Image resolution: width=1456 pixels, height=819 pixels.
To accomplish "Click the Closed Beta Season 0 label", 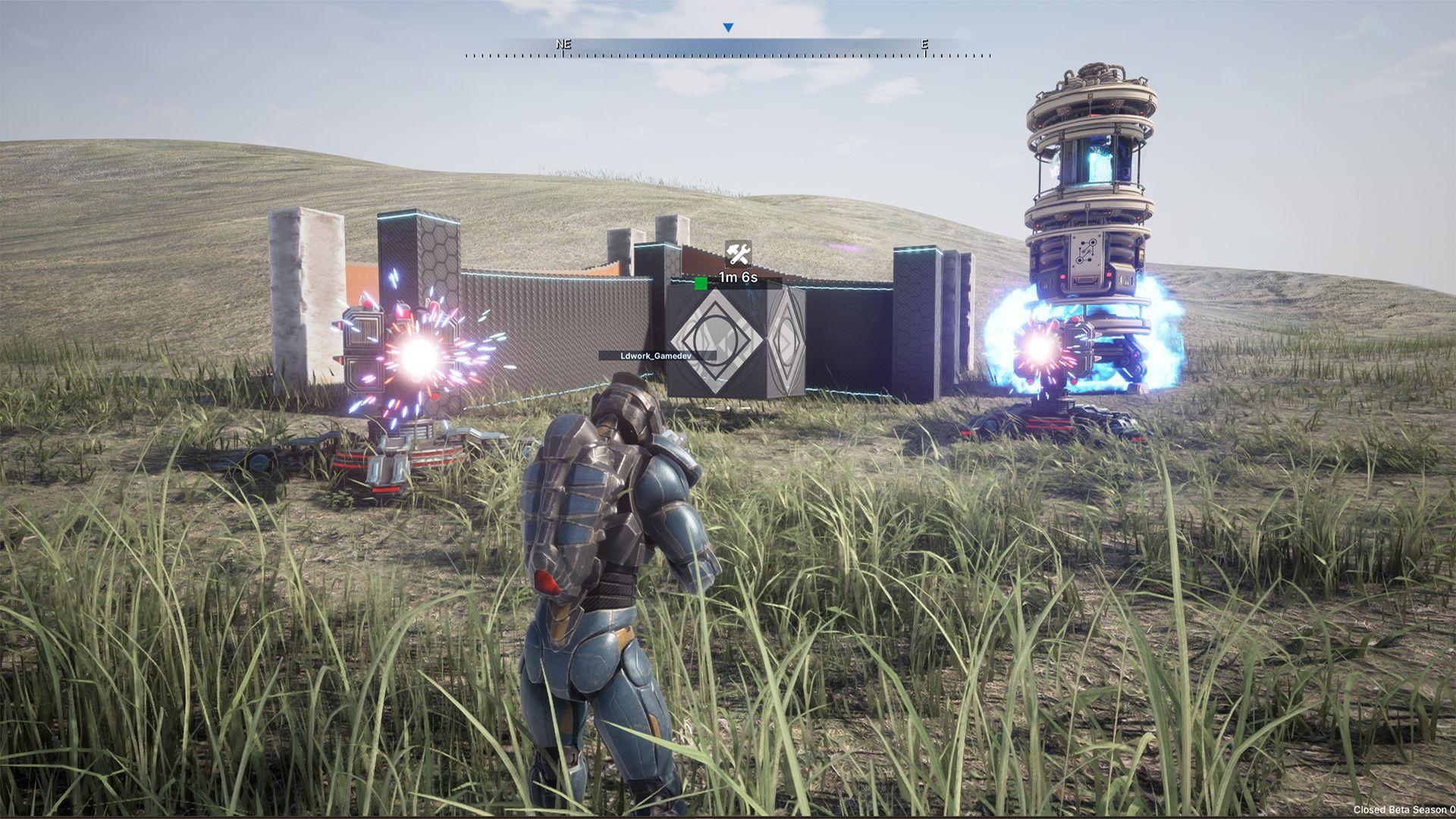I will (x=1401, y=808).
